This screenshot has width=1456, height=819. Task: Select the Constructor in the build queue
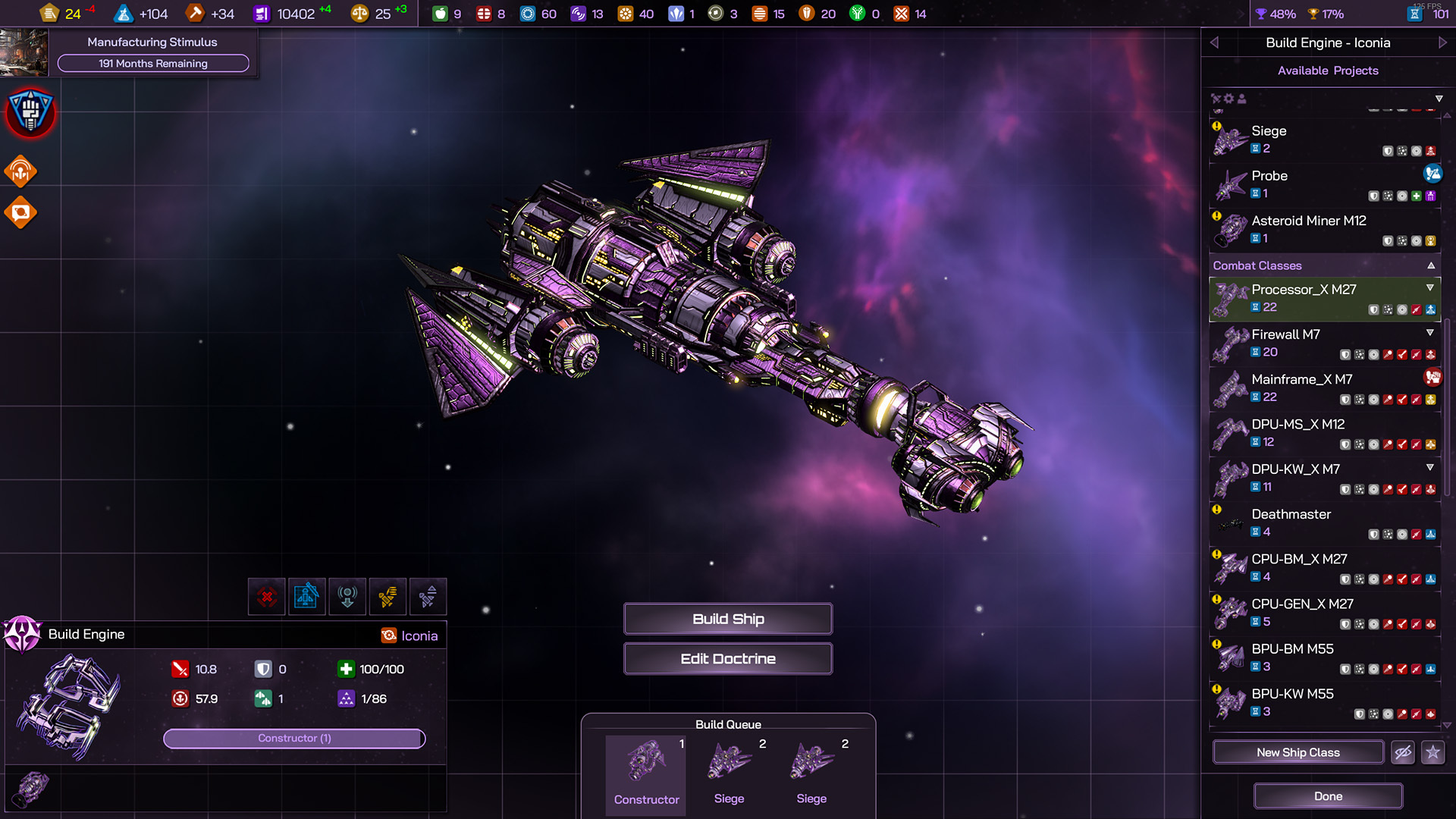click(646, 773)
